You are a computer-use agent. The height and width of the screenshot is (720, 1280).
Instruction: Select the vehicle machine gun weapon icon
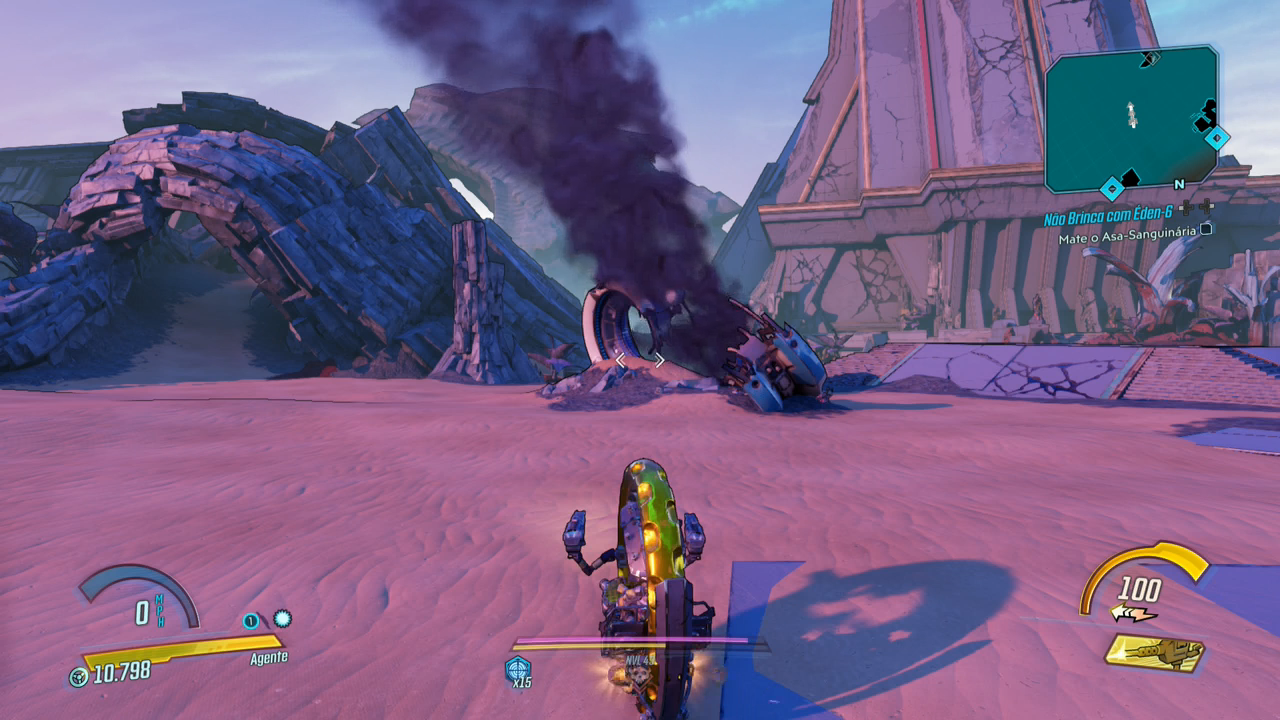[1155, 653]
